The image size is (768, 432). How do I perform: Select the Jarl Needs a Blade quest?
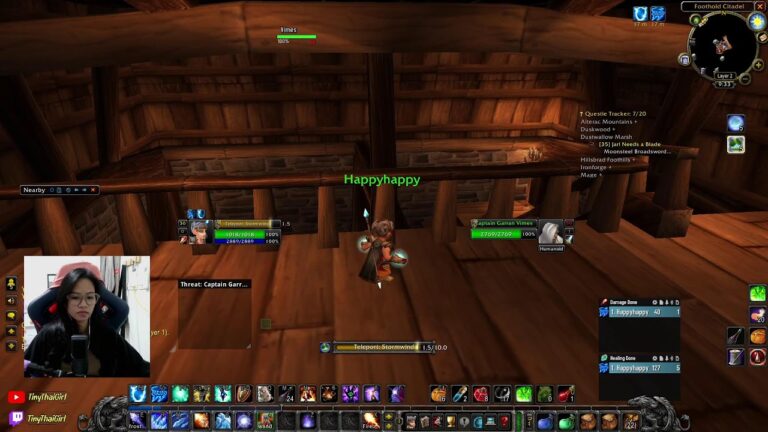pyautogui.click(x=631, y=144)
